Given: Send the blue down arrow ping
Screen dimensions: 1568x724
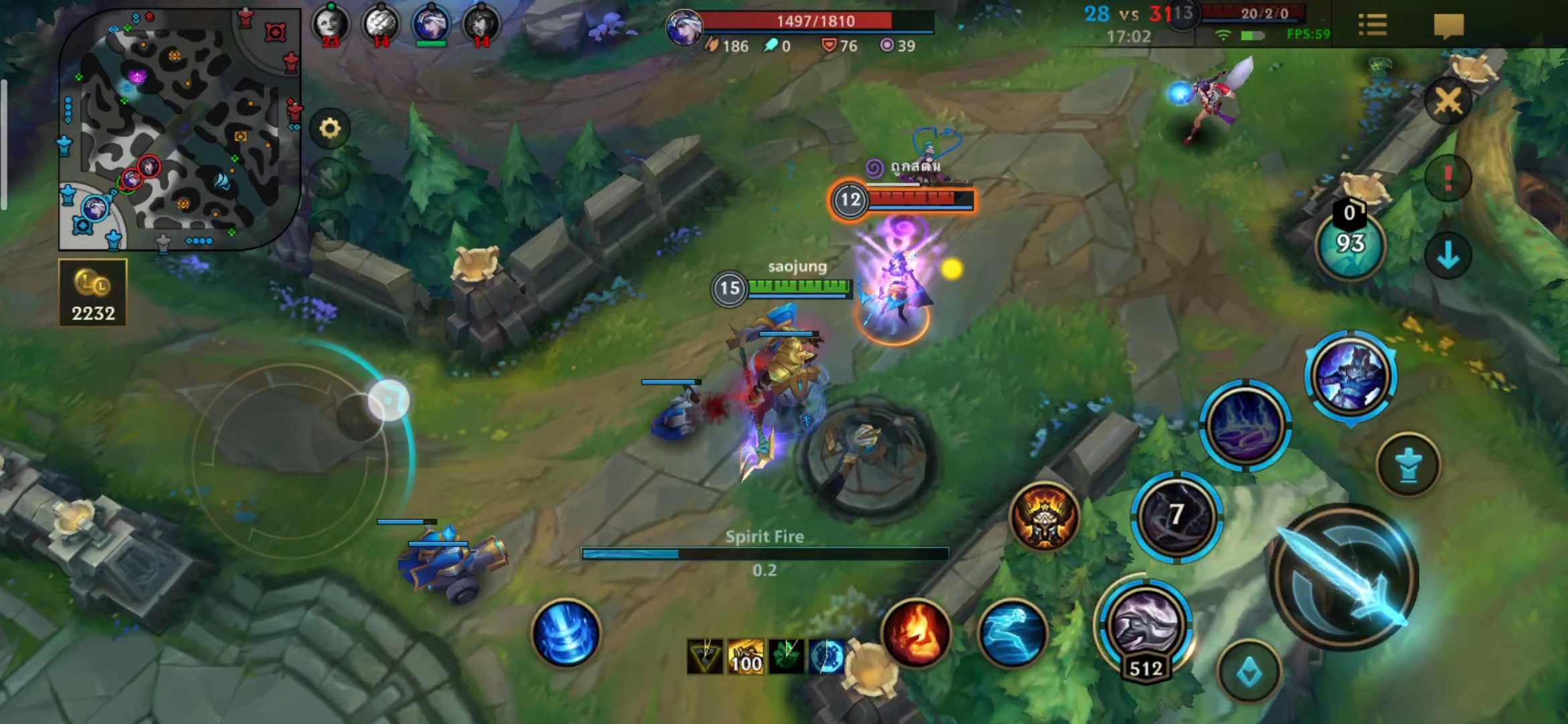Looking at the screenshot, I should (1447, 255).
